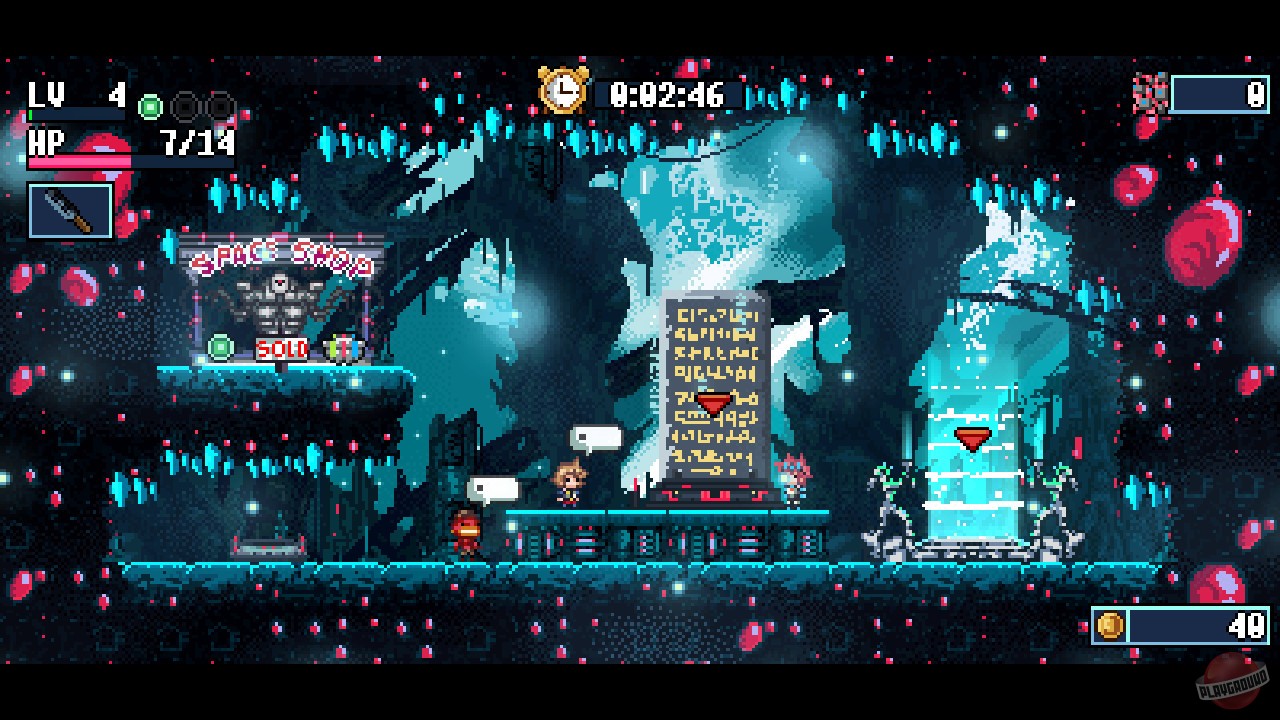This screenshot has width=1280, height=720.
Task: Toggle the red arrow indicator above the portal
Action: pos(973,435)
